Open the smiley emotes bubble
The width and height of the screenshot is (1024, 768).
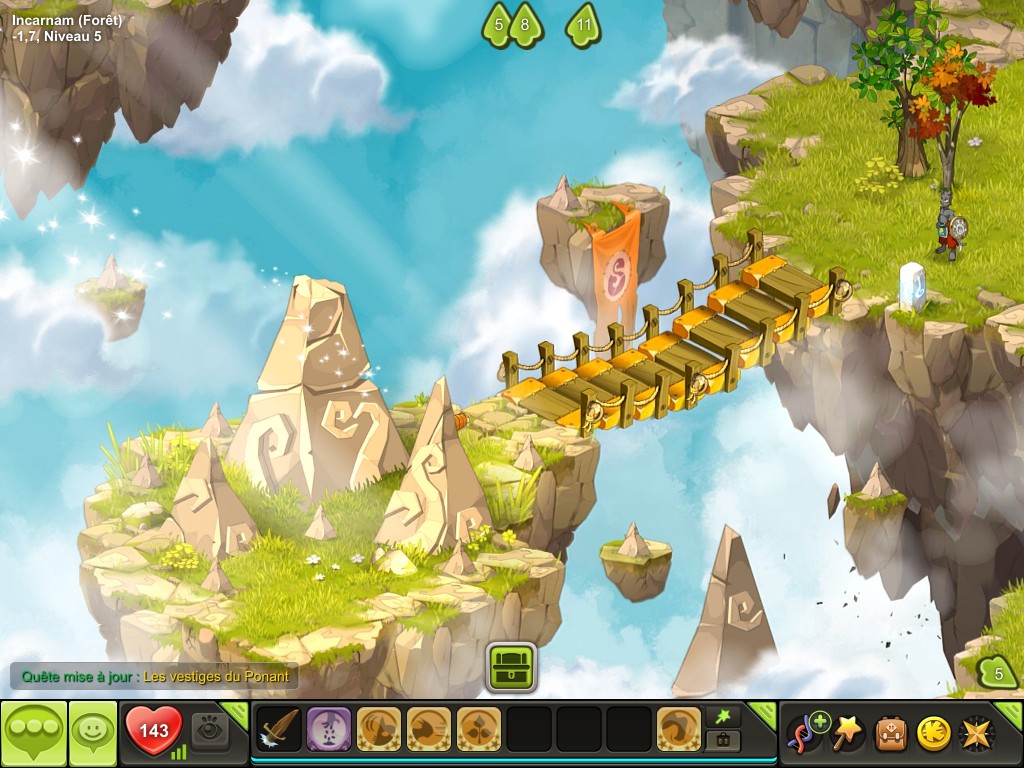[93, 733]
